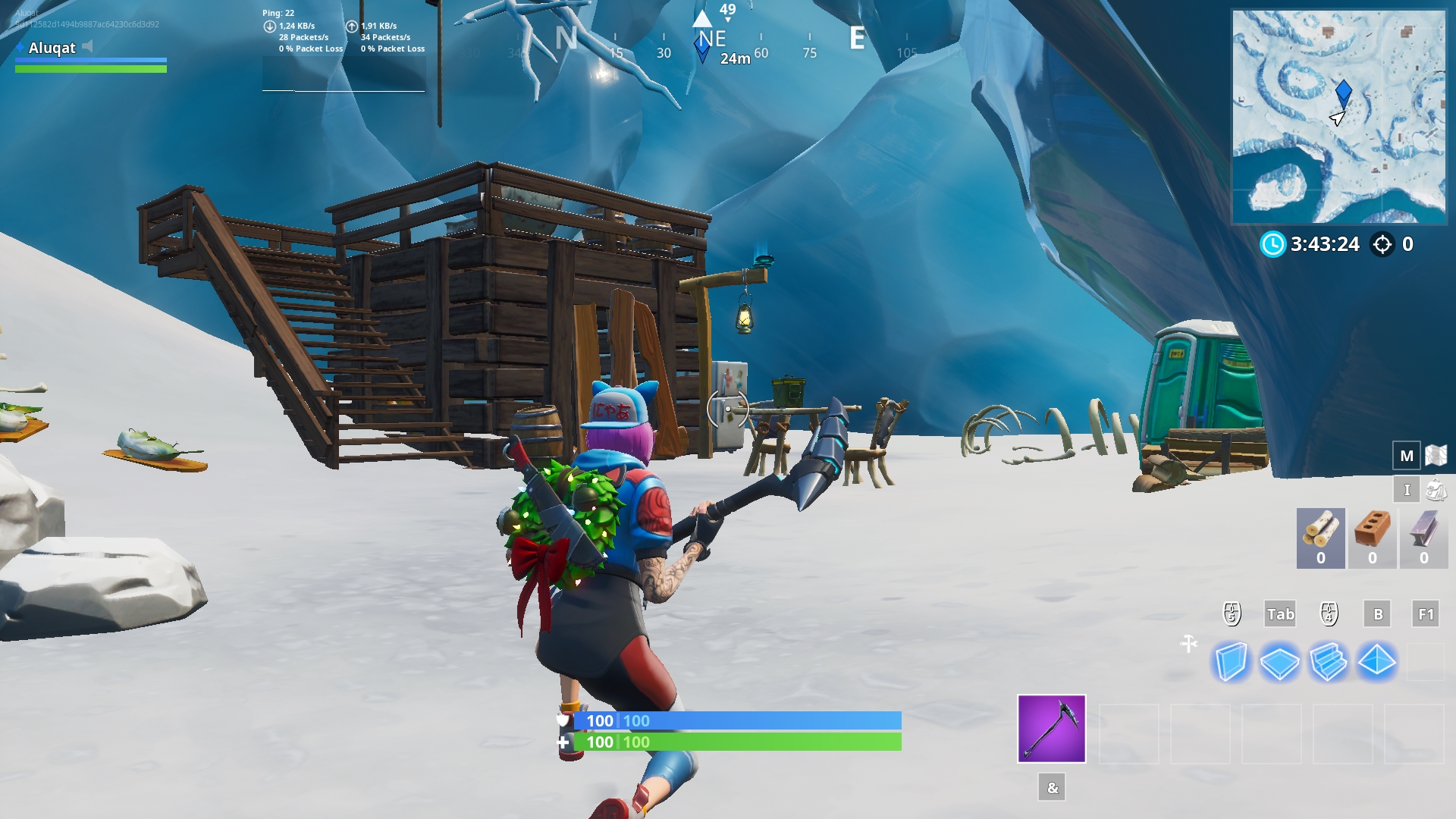The image size is (1456, 819).
Task: Click the player marker on the minimap
Action: [1344, 93]
